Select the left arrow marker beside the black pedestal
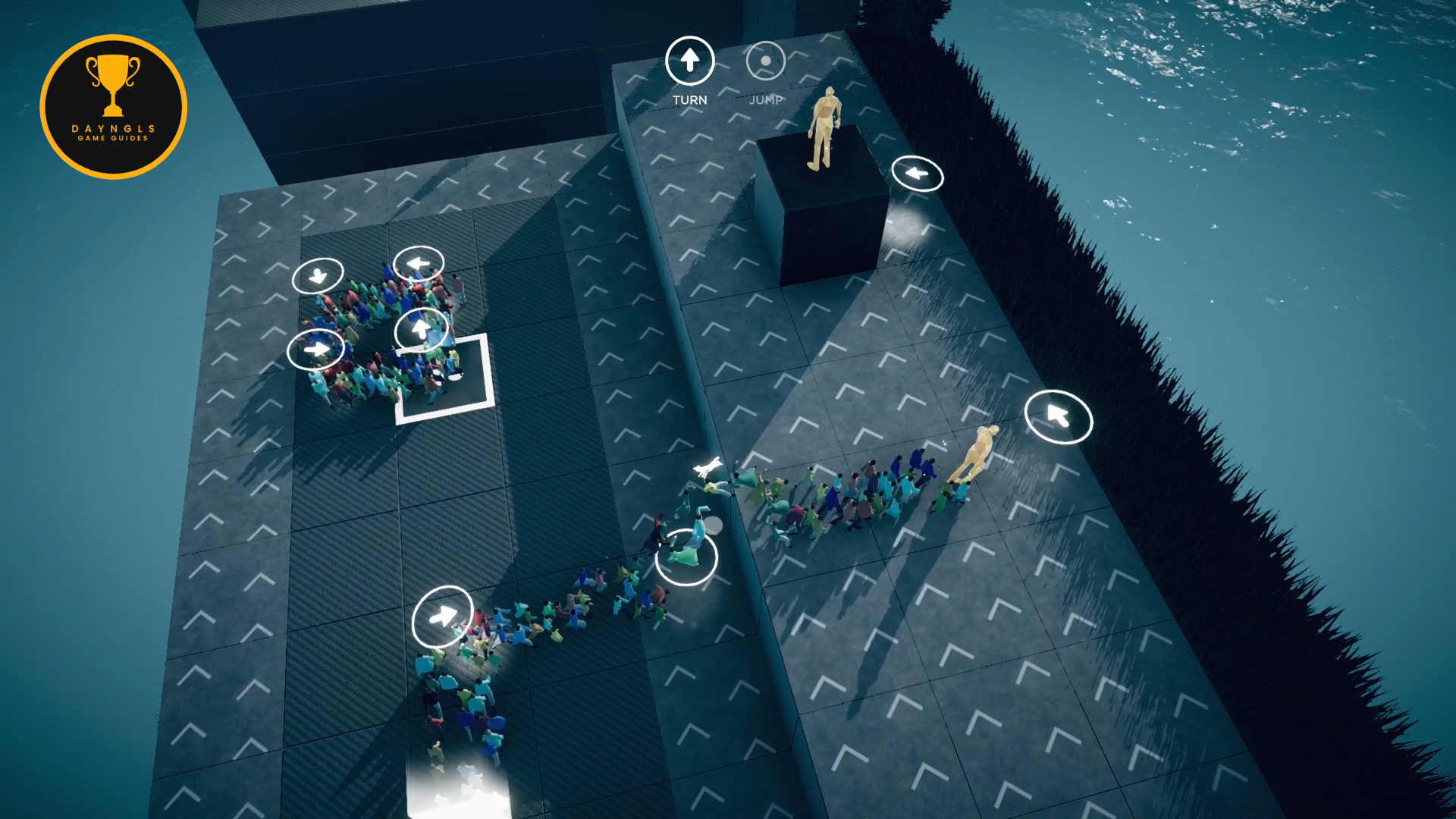The width and height of the screenshot is (1456, 819). tap(917, 174)
